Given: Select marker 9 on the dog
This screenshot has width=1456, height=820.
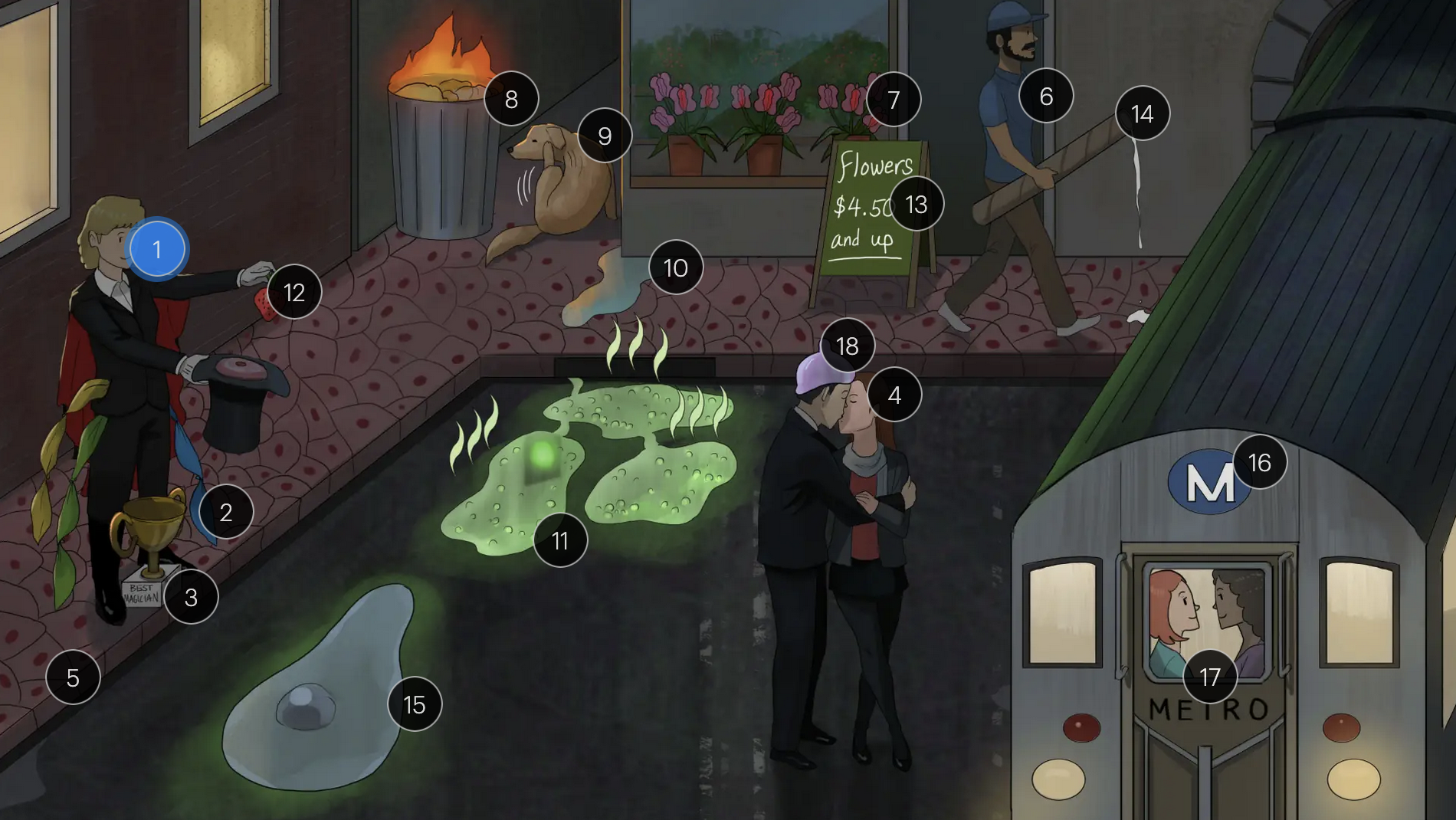Looking at the screenshot, I should [605, 136].
